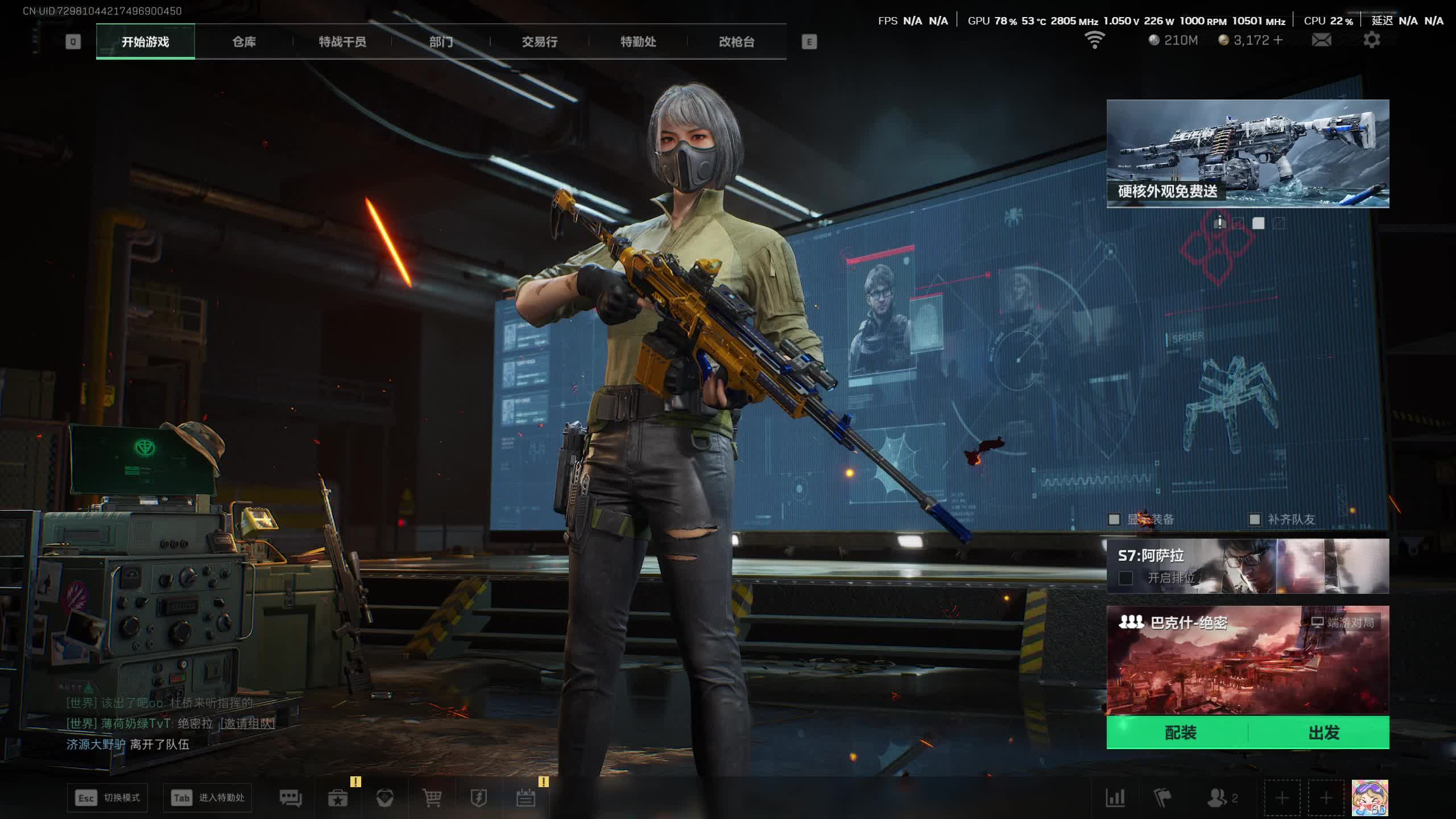1456x819 pixels.
Task: View the 硬核外观免费送 promo banner
Action: (x=1247, y=154)
